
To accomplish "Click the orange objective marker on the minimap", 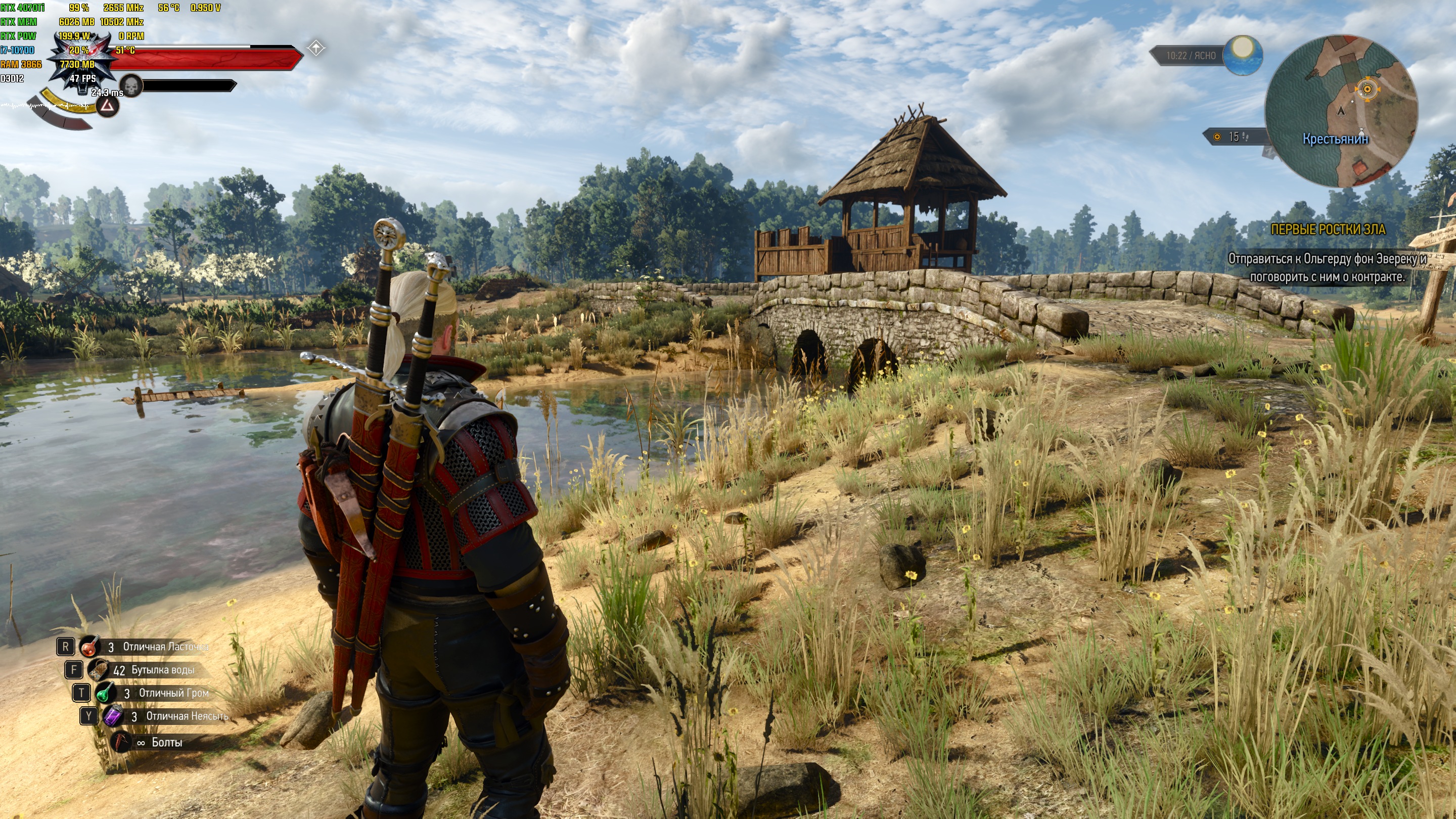I will [1367, 89].
